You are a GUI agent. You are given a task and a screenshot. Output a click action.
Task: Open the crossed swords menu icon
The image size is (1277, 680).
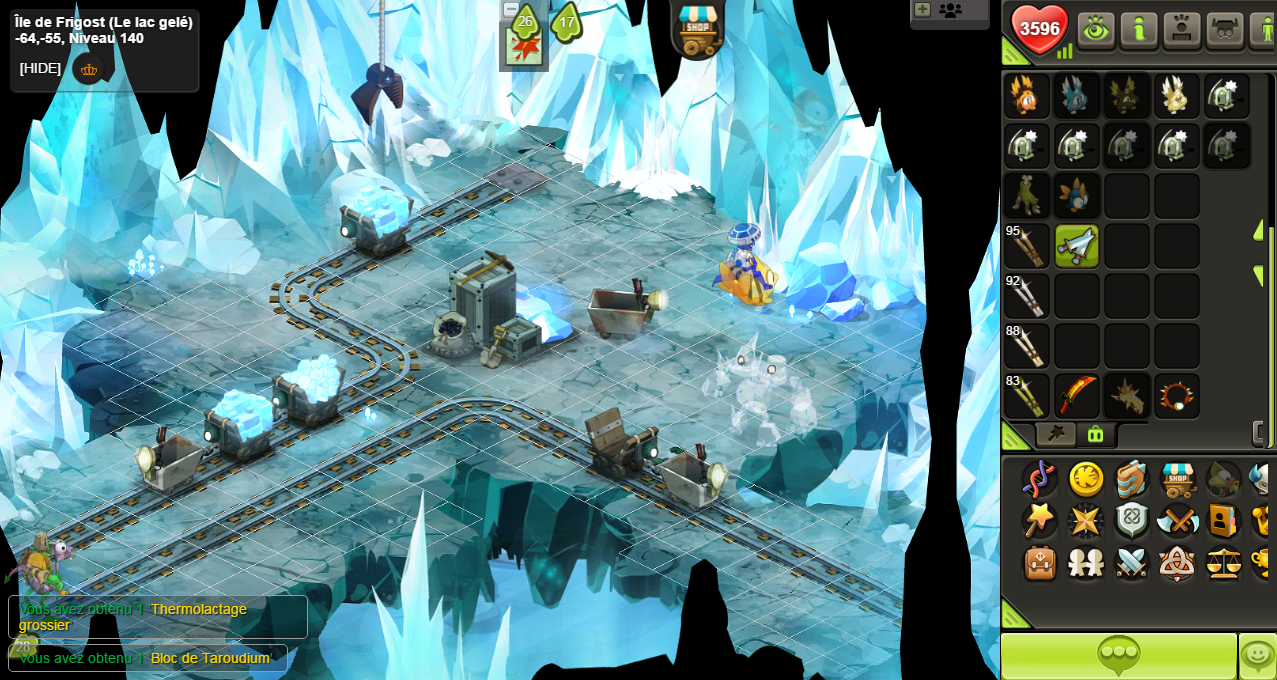1131,563
